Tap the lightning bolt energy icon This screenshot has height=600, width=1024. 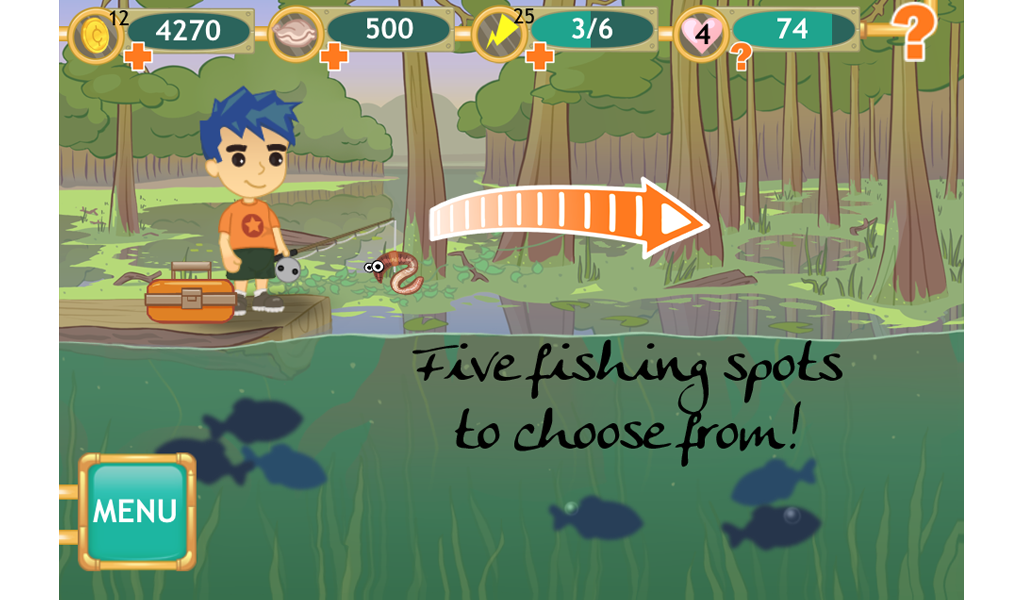pyautogui.click(x=499, y=33)
